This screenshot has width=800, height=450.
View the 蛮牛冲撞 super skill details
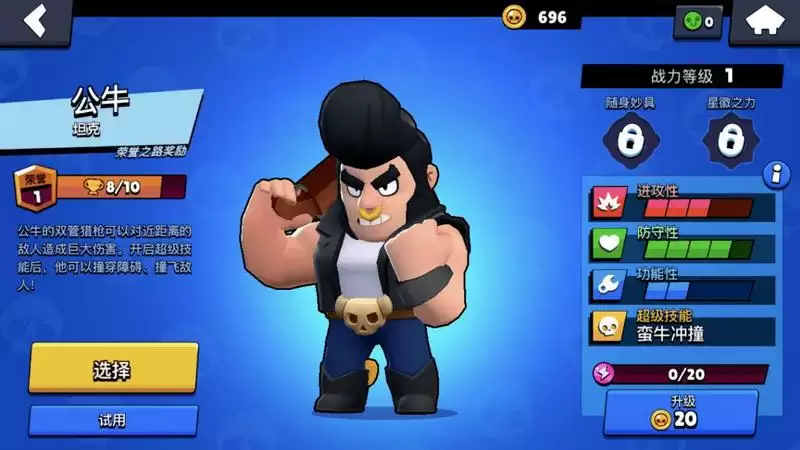tap(682, 327)
